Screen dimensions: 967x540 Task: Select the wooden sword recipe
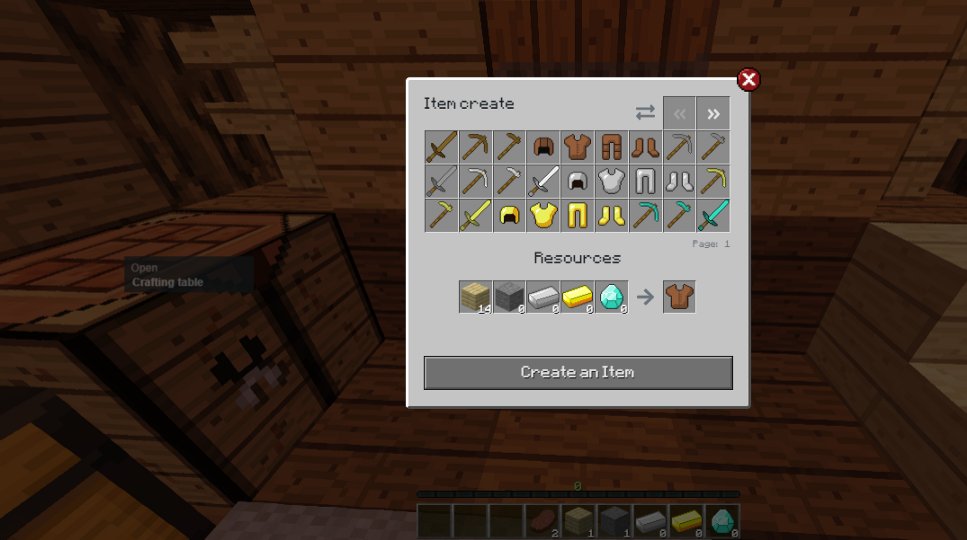(441, 147)
